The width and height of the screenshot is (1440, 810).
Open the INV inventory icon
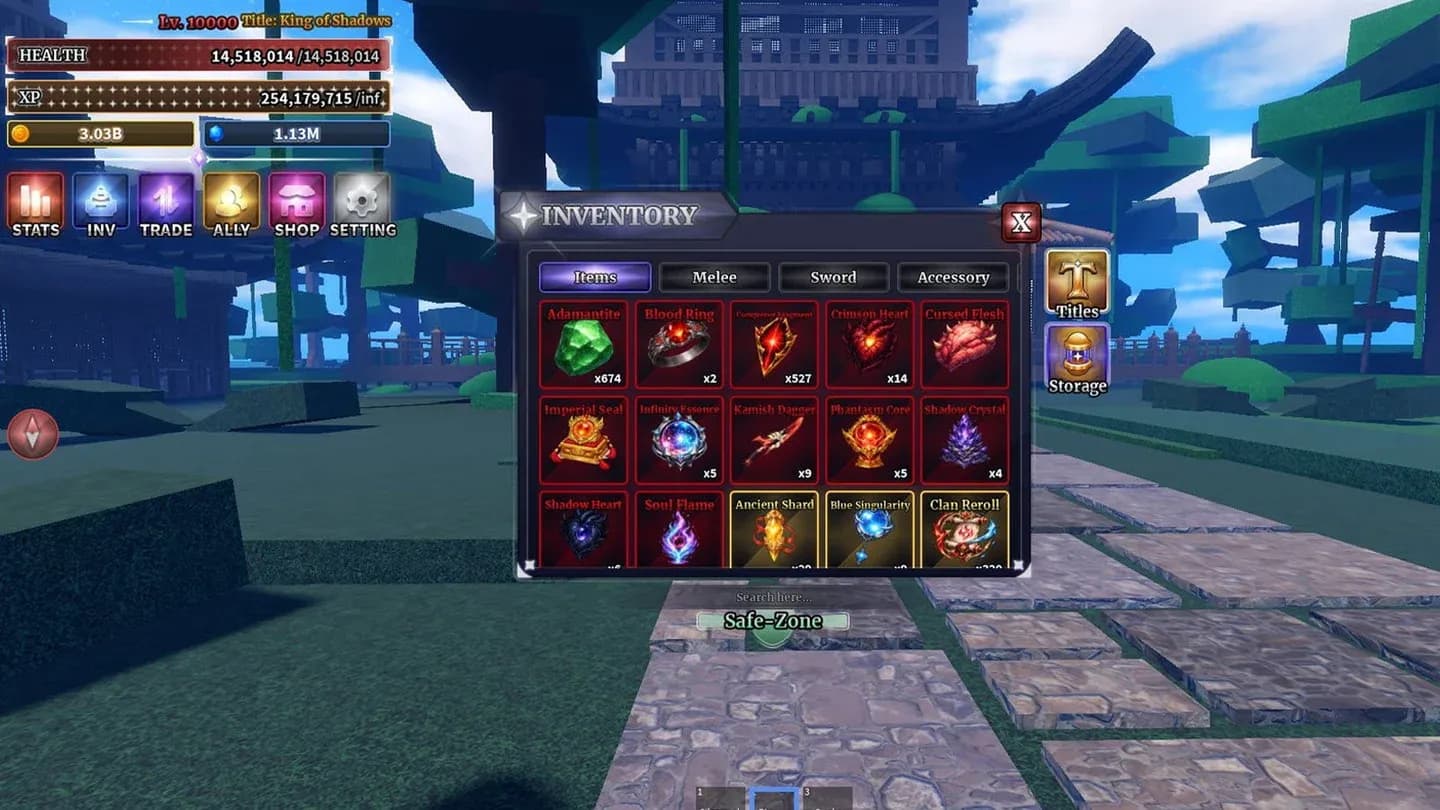[x=100, y=205]
